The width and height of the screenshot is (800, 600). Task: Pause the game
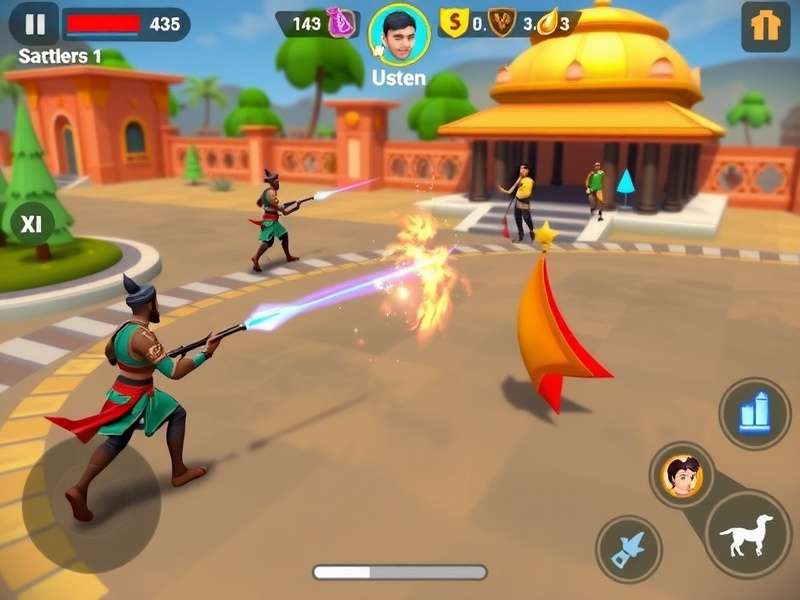[35, 23]
